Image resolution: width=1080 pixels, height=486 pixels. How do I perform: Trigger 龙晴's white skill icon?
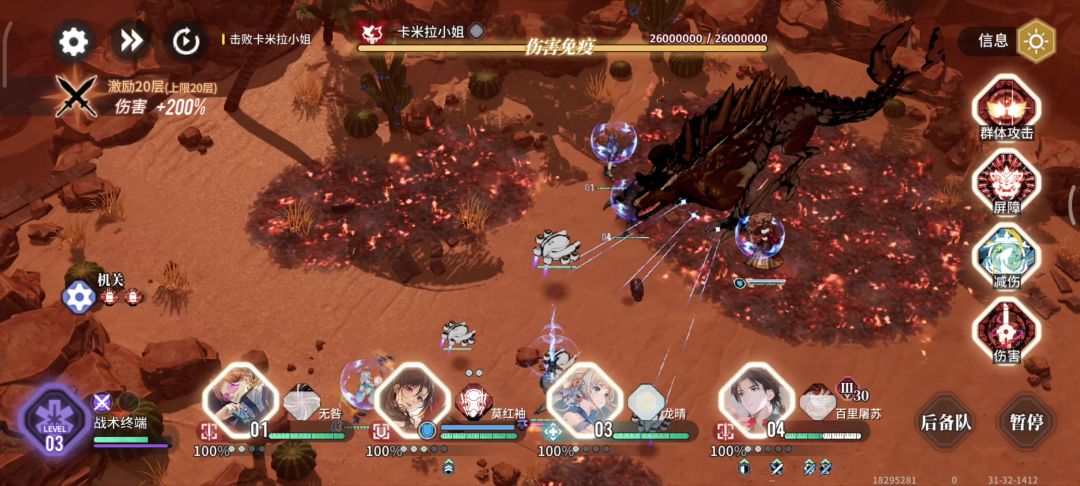click(x=645, y=401)
